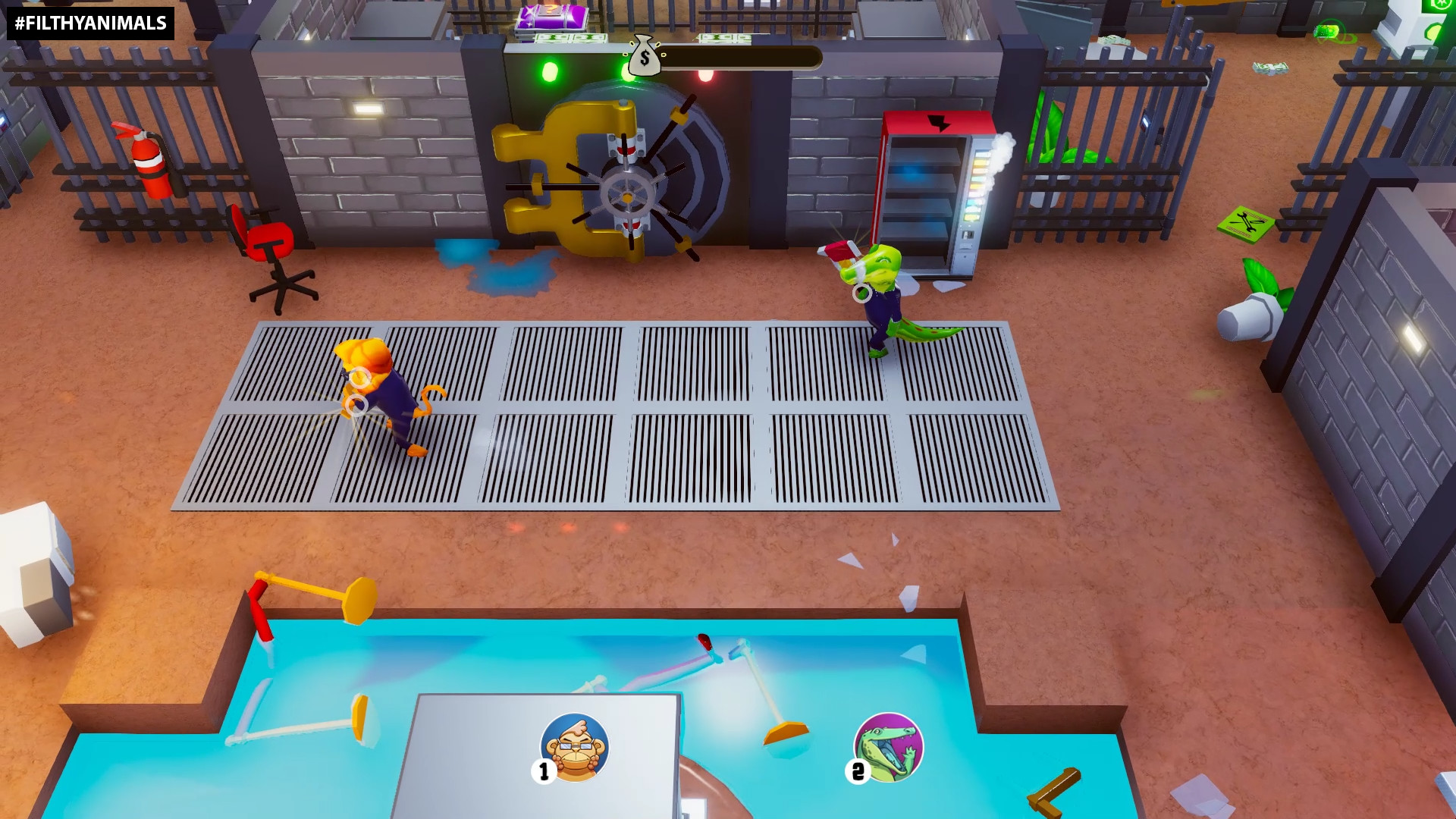Viewport: 1456px width, 819px height.
Task: Select Player 2's crocodile avatar portrait
Action: [x=887, y=747]
